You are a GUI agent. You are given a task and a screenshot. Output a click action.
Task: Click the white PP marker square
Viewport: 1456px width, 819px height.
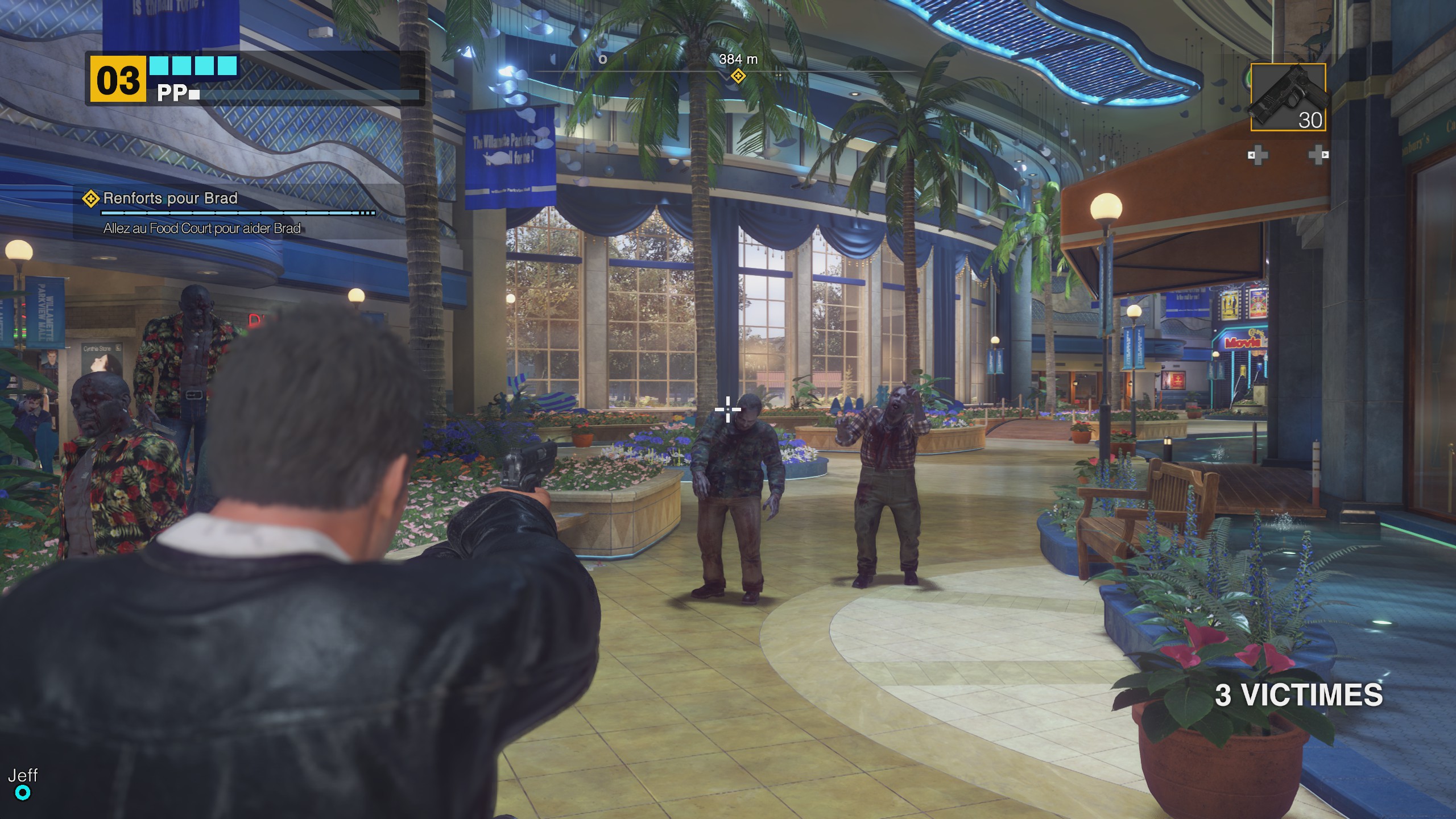pyautogui.click(x=193, y=94)
